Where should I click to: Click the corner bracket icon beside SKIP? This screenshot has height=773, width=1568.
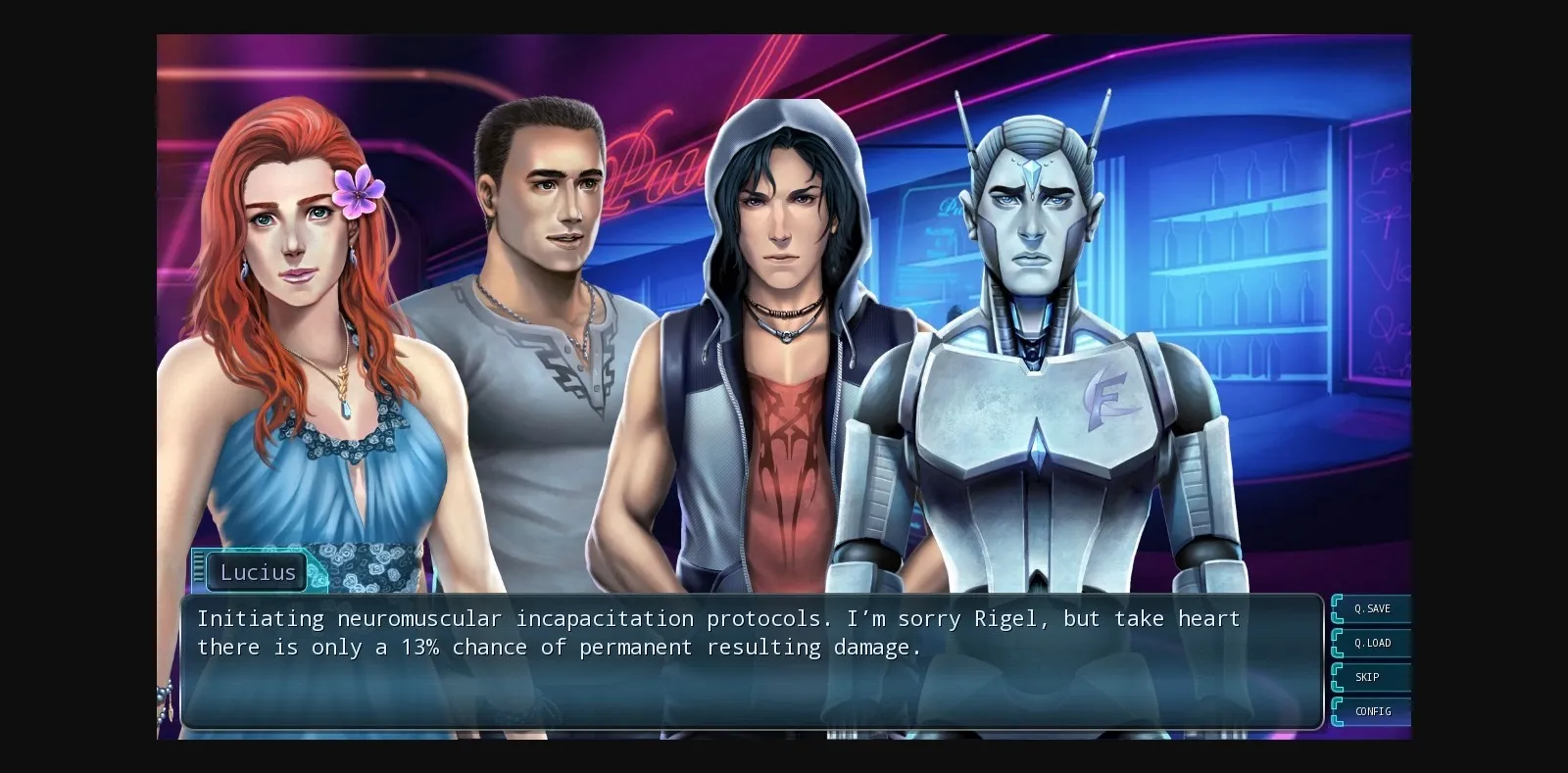pyautogui.click(x=1339, y=677)
